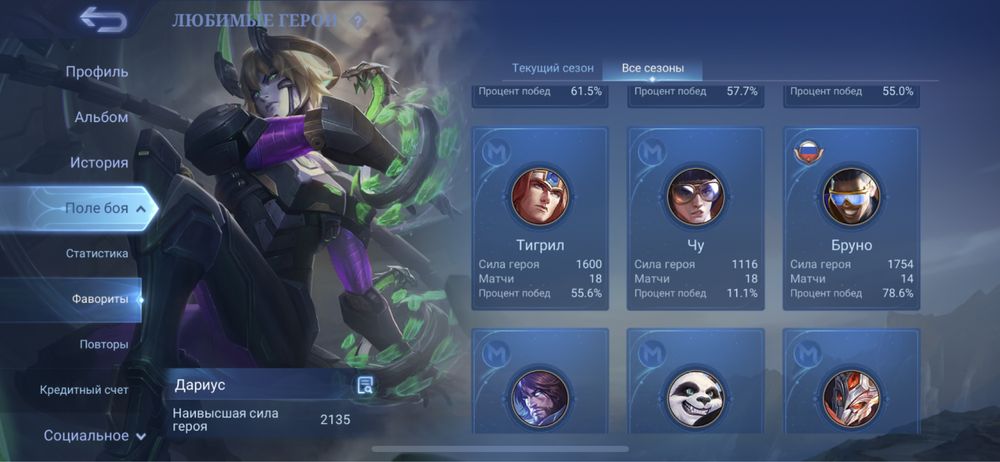1000x462 pixels.
Task: Select the Фавориты submenu item
Action: tap(100, 299)
